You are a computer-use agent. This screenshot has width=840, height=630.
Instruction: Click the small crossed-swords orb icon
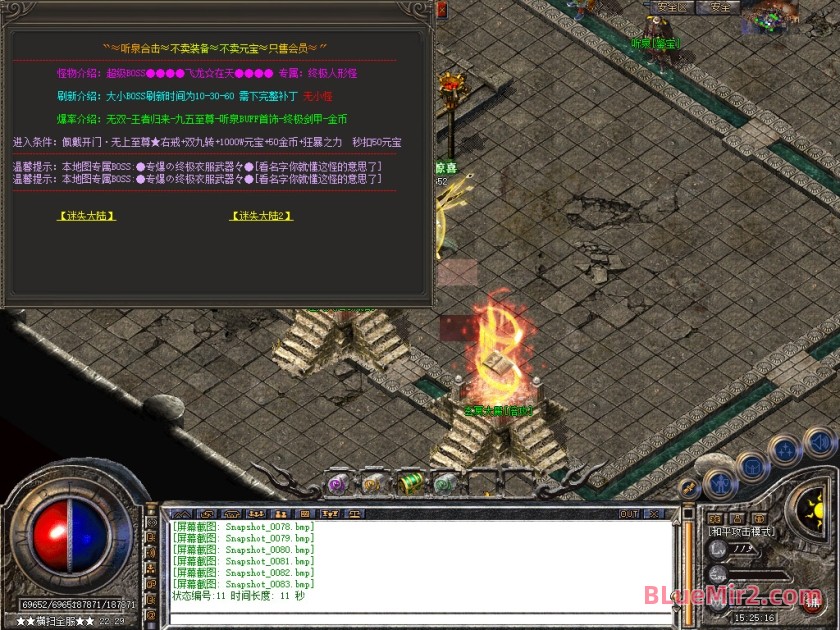click(x=688, y=487)
